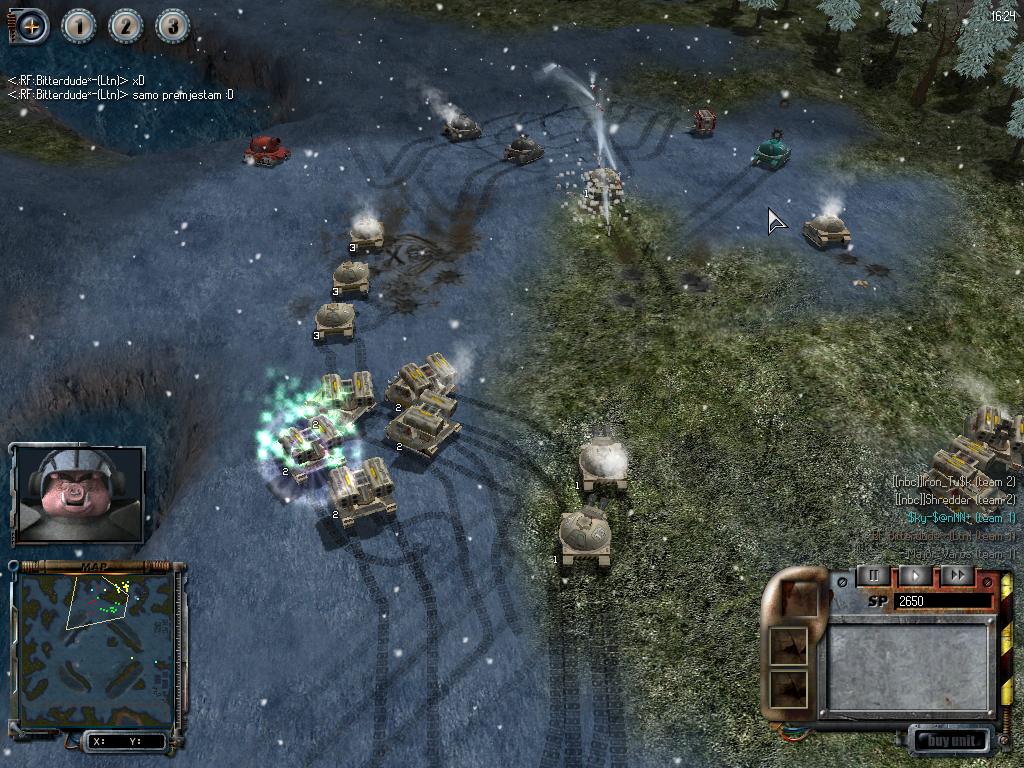
Task: Click on the minimap
Action: 95,648
